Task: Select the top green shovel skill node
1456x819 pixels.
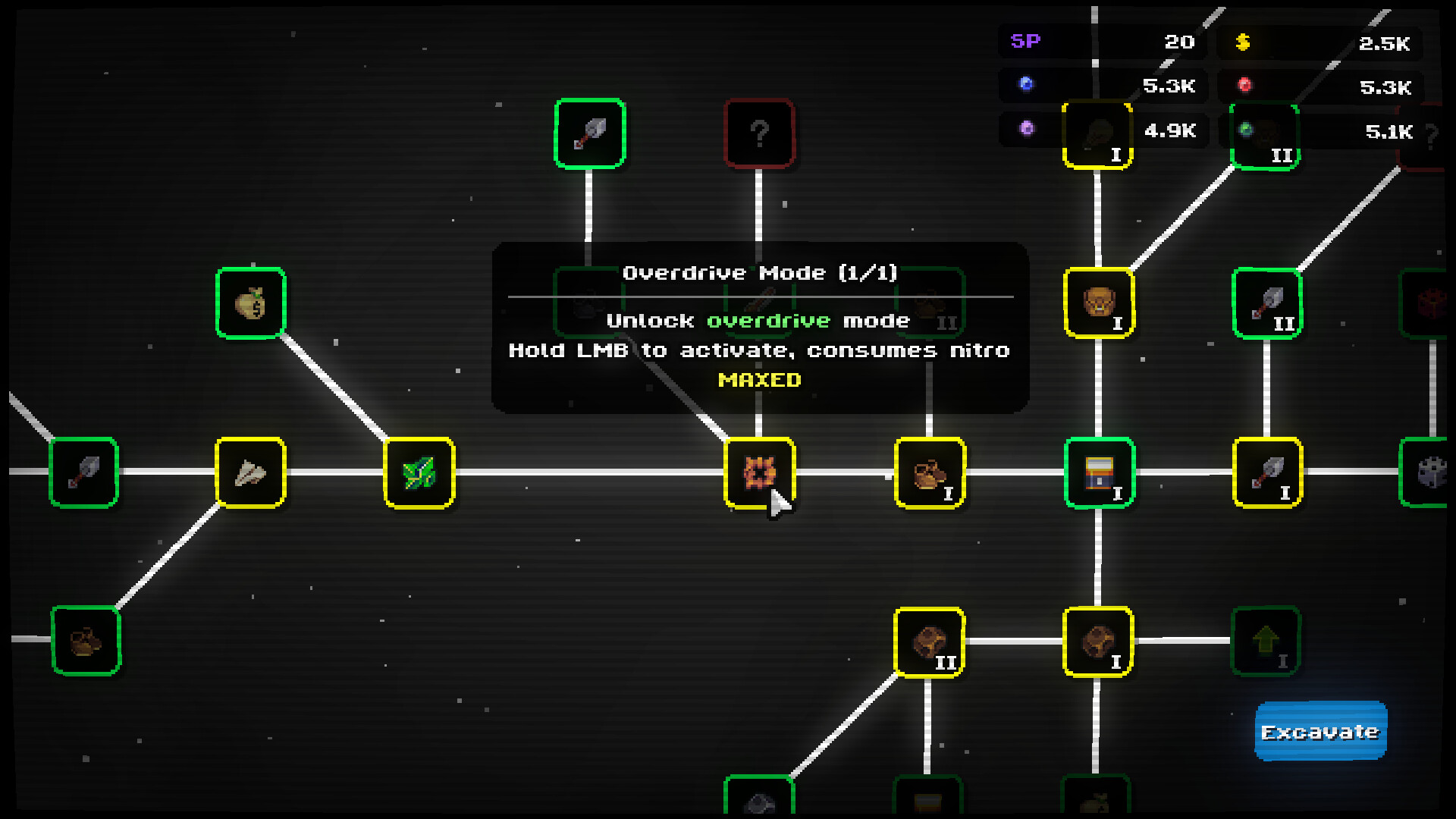Action: (x=589, y=133)
